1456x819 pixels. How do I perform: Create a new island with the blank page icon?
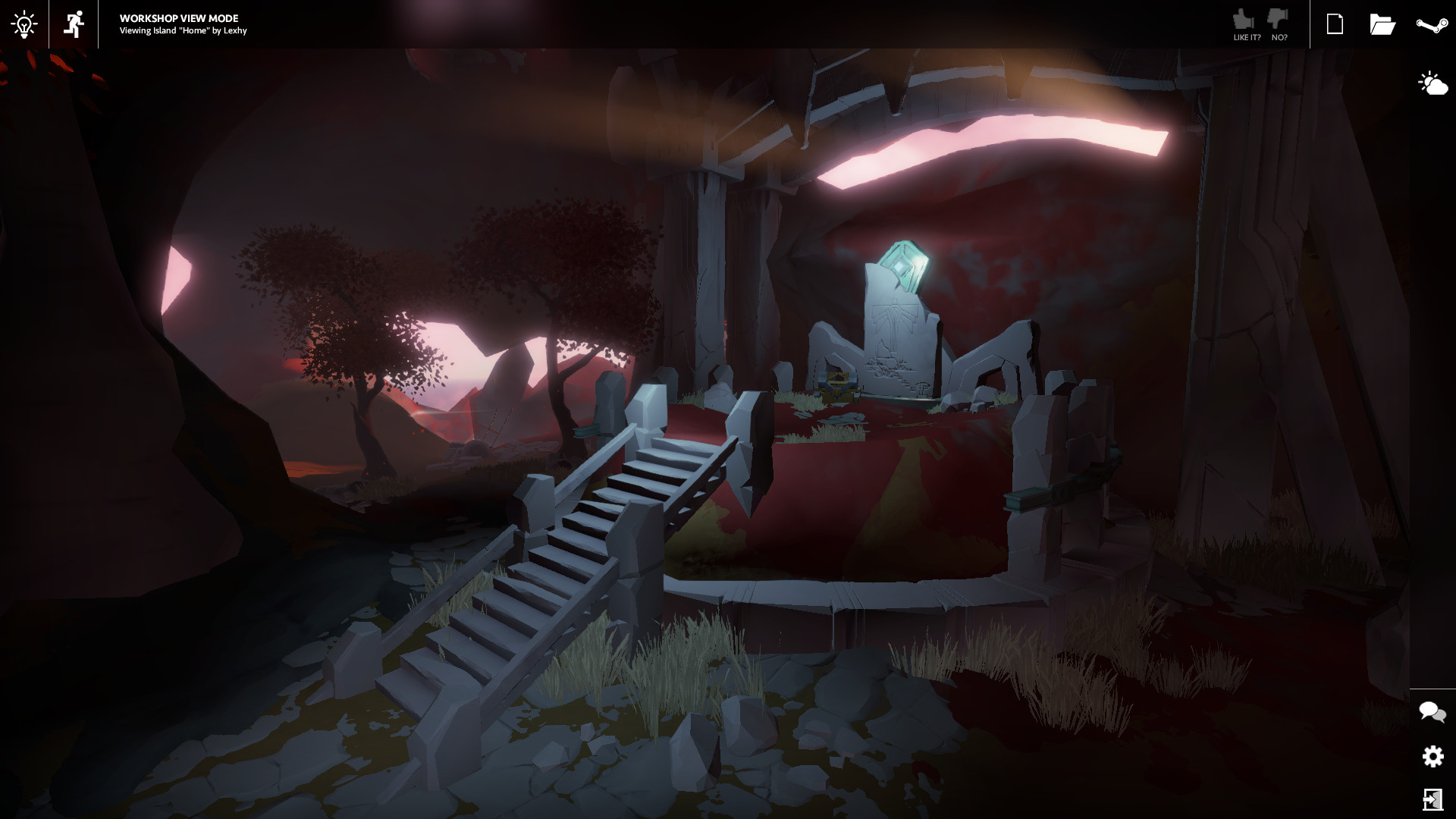point(1335,24)
